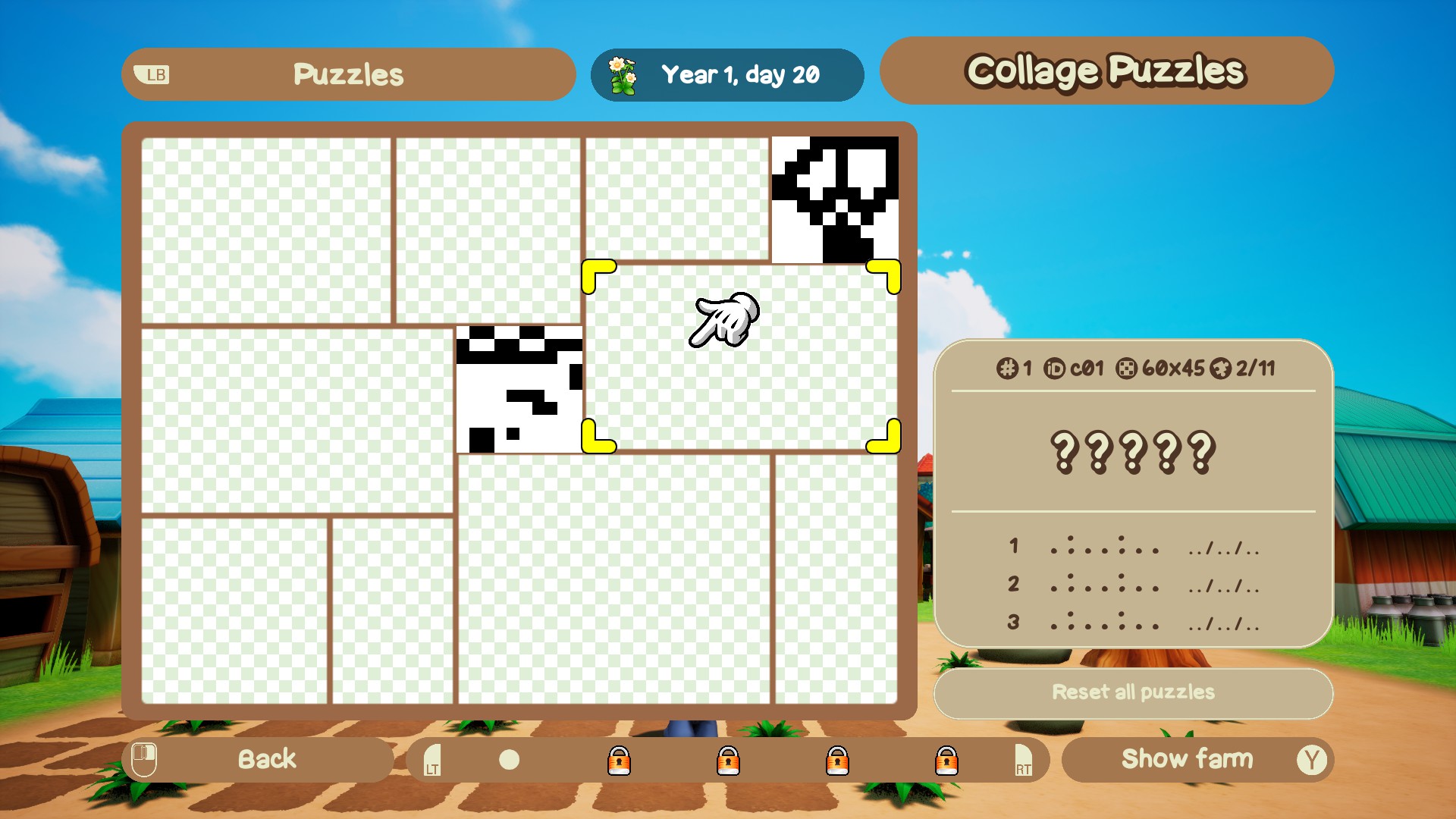Click the 60x45 dimensions grid icon
The image size is (1456, 819).
(x=1128, y=370)
